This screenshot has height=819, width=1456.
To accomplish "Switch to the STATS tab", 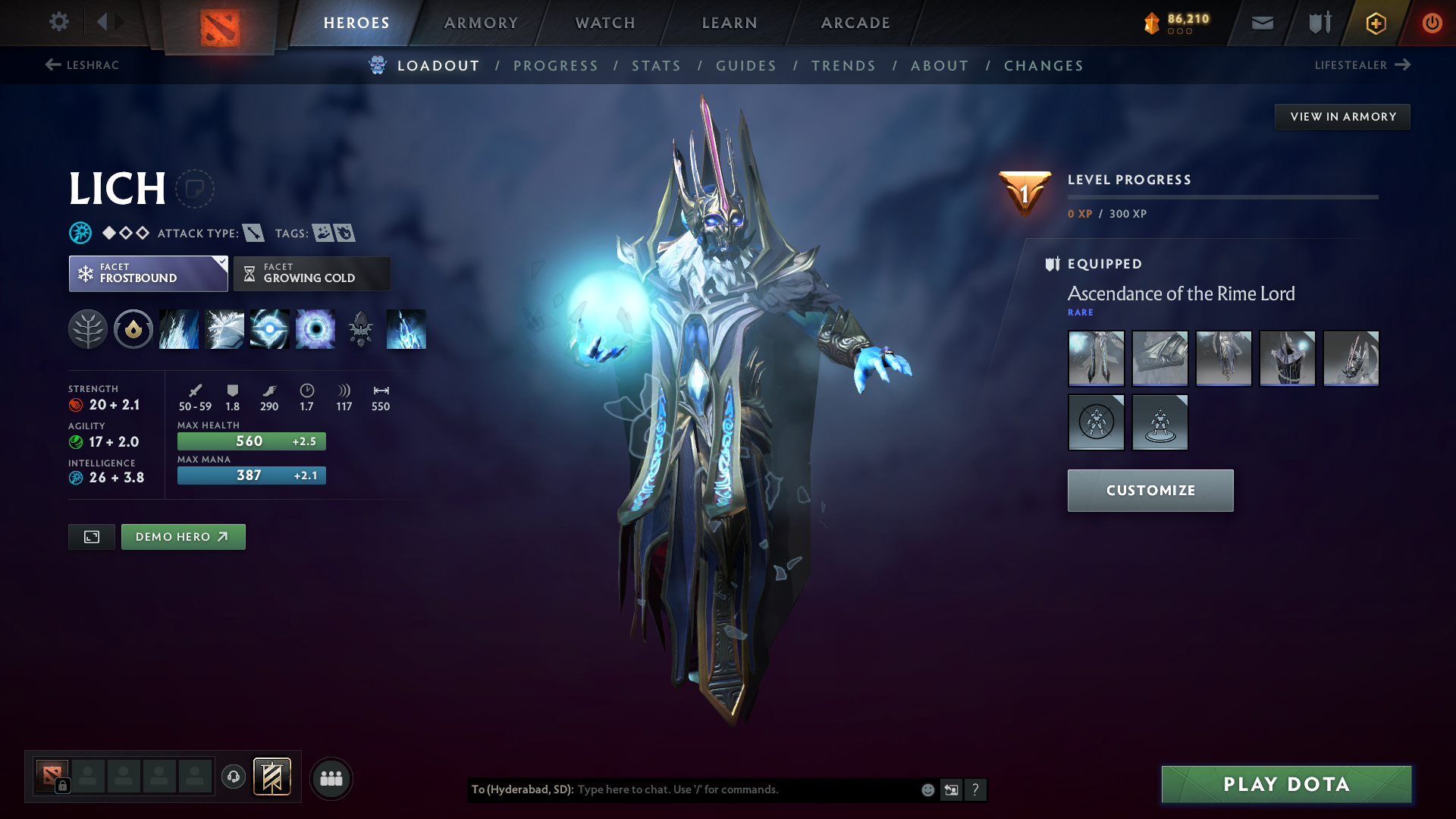I will click(x=656, y=66).
